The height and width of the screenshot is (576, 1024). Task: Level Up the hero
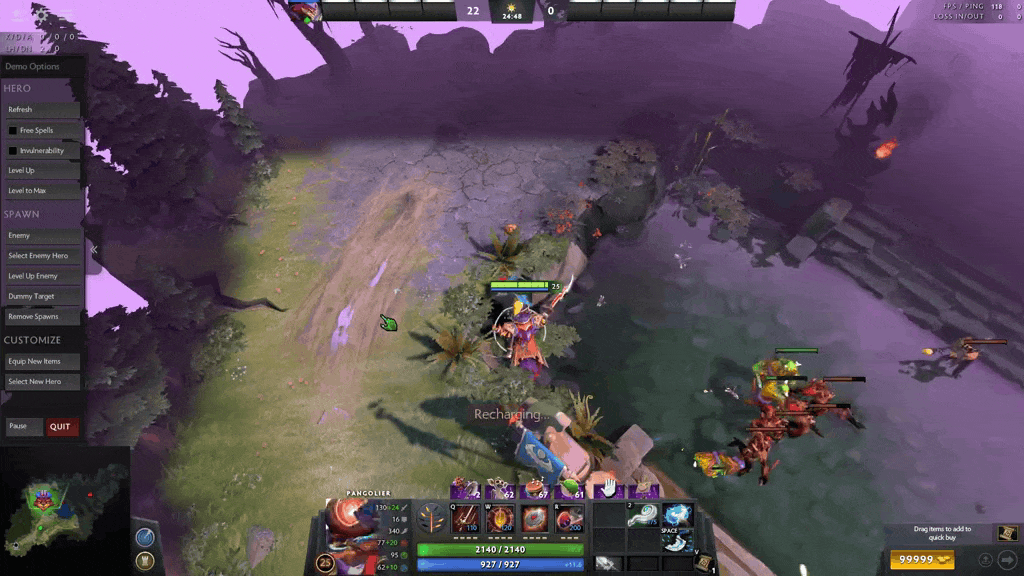[41, 171]
